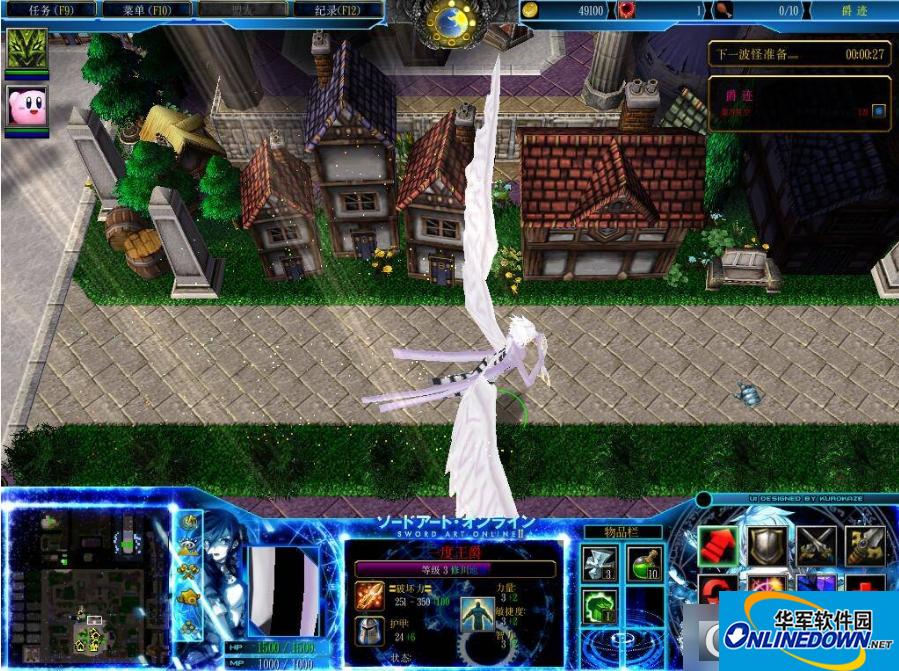This screenshot has width=899, height=671.
Task: Use the green potion in the inventory
Action: click(644, 564)
